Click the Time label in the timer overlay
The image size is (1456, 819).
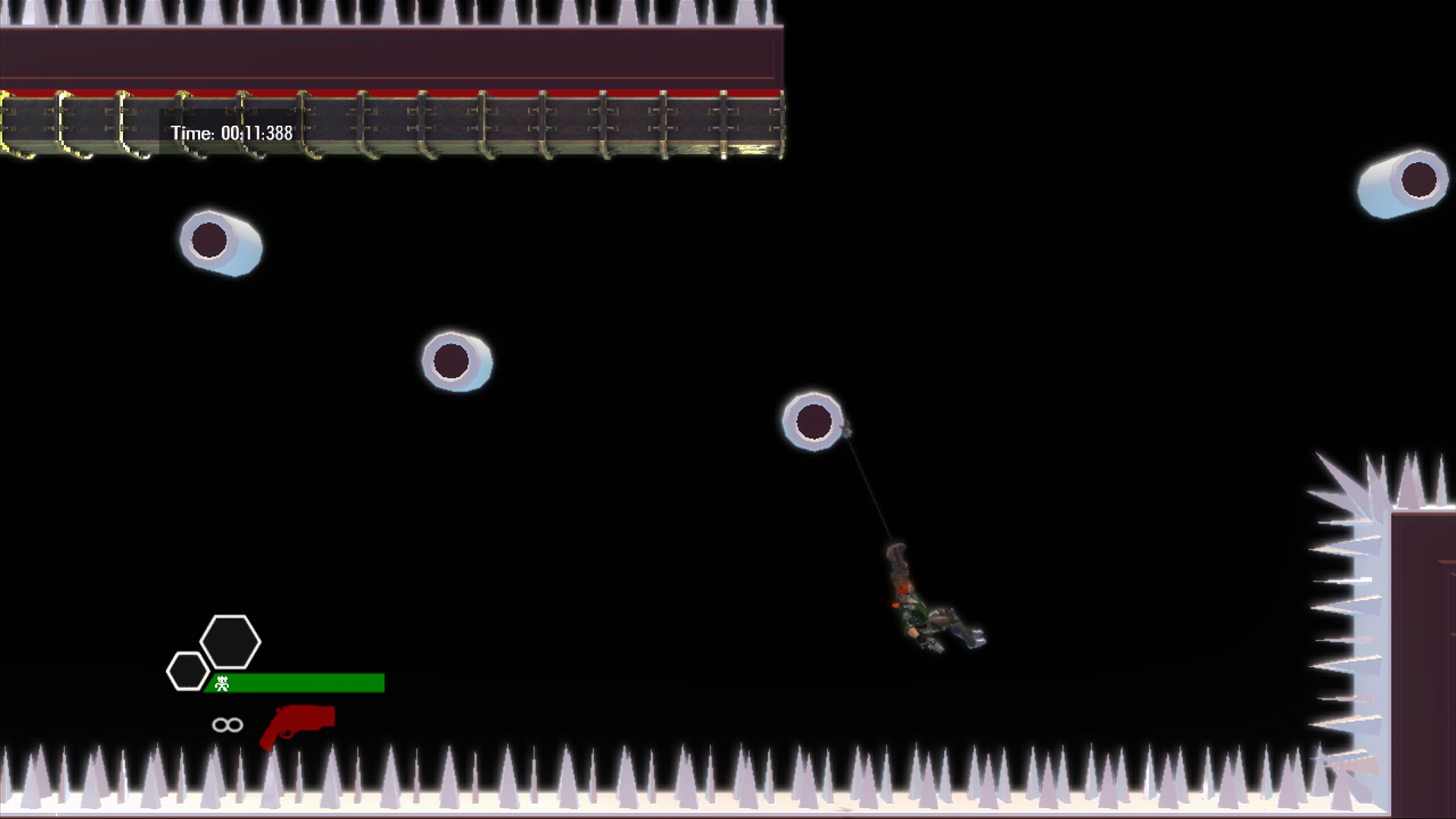pyautogui.click(x=191, y=133)
